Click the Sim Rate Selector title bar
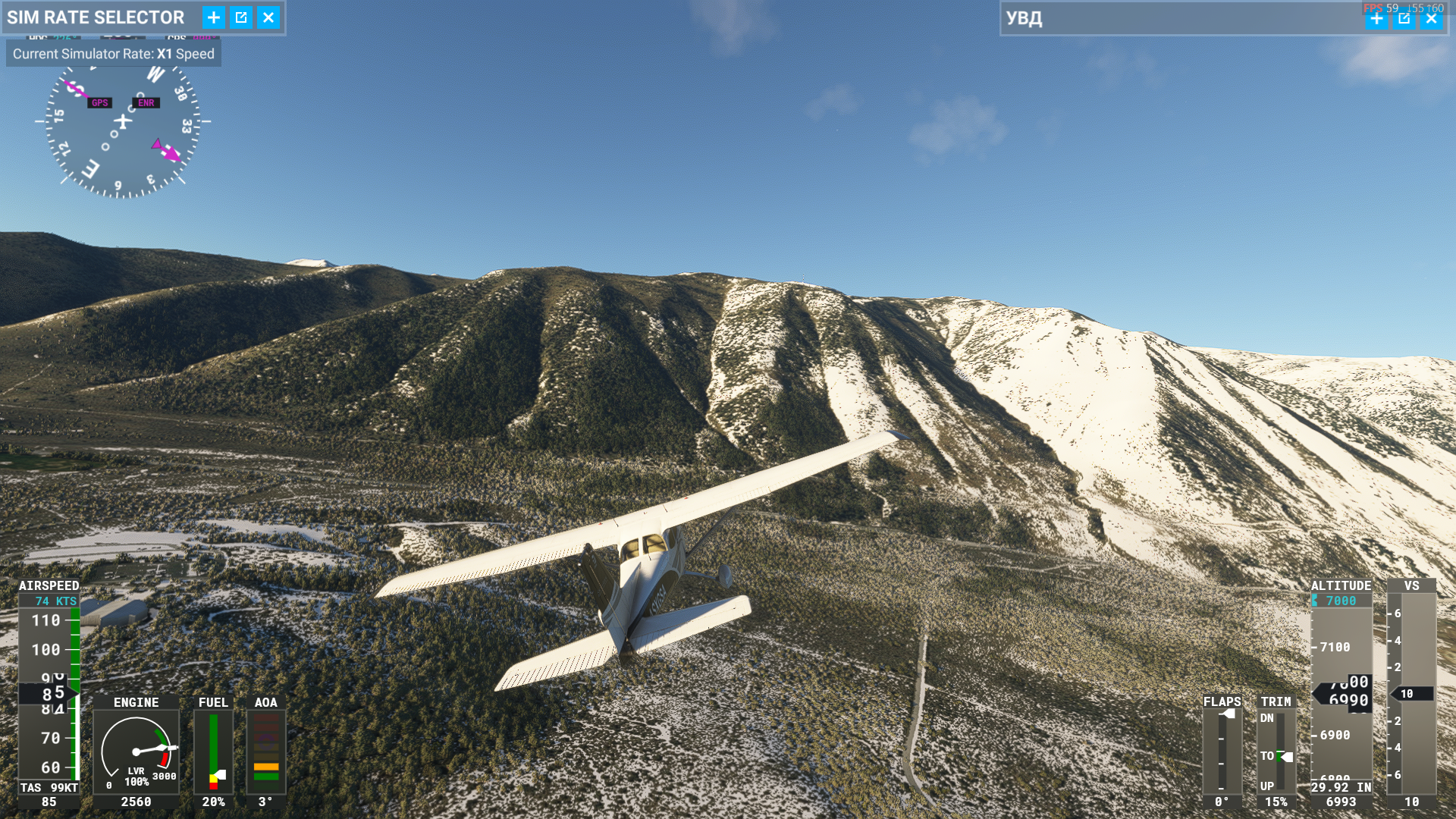This screenshot has height=819, width=1456. [96, 17]
